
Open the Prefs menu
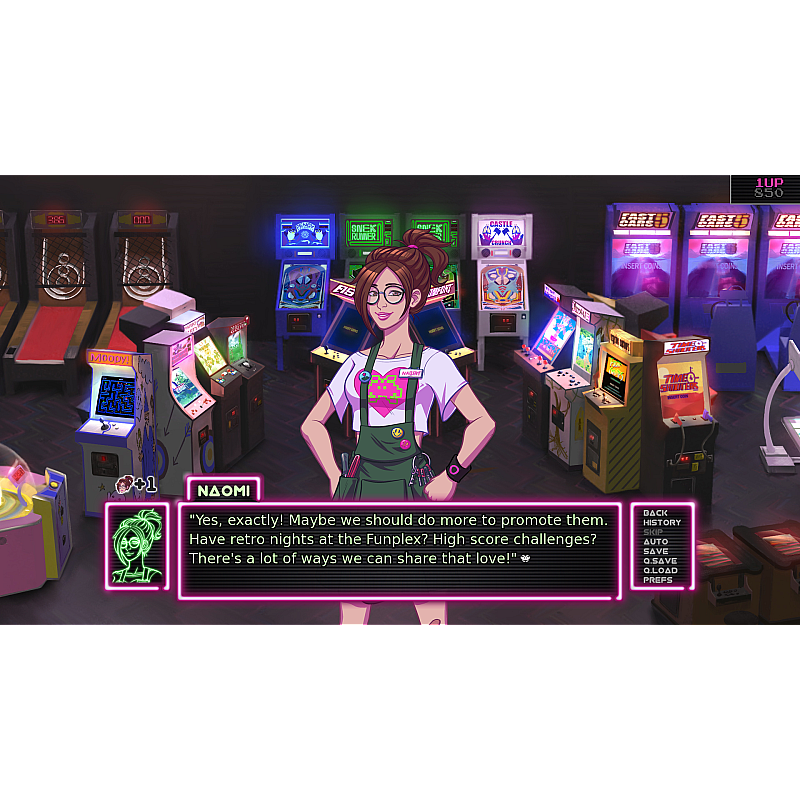pos(658,580)
